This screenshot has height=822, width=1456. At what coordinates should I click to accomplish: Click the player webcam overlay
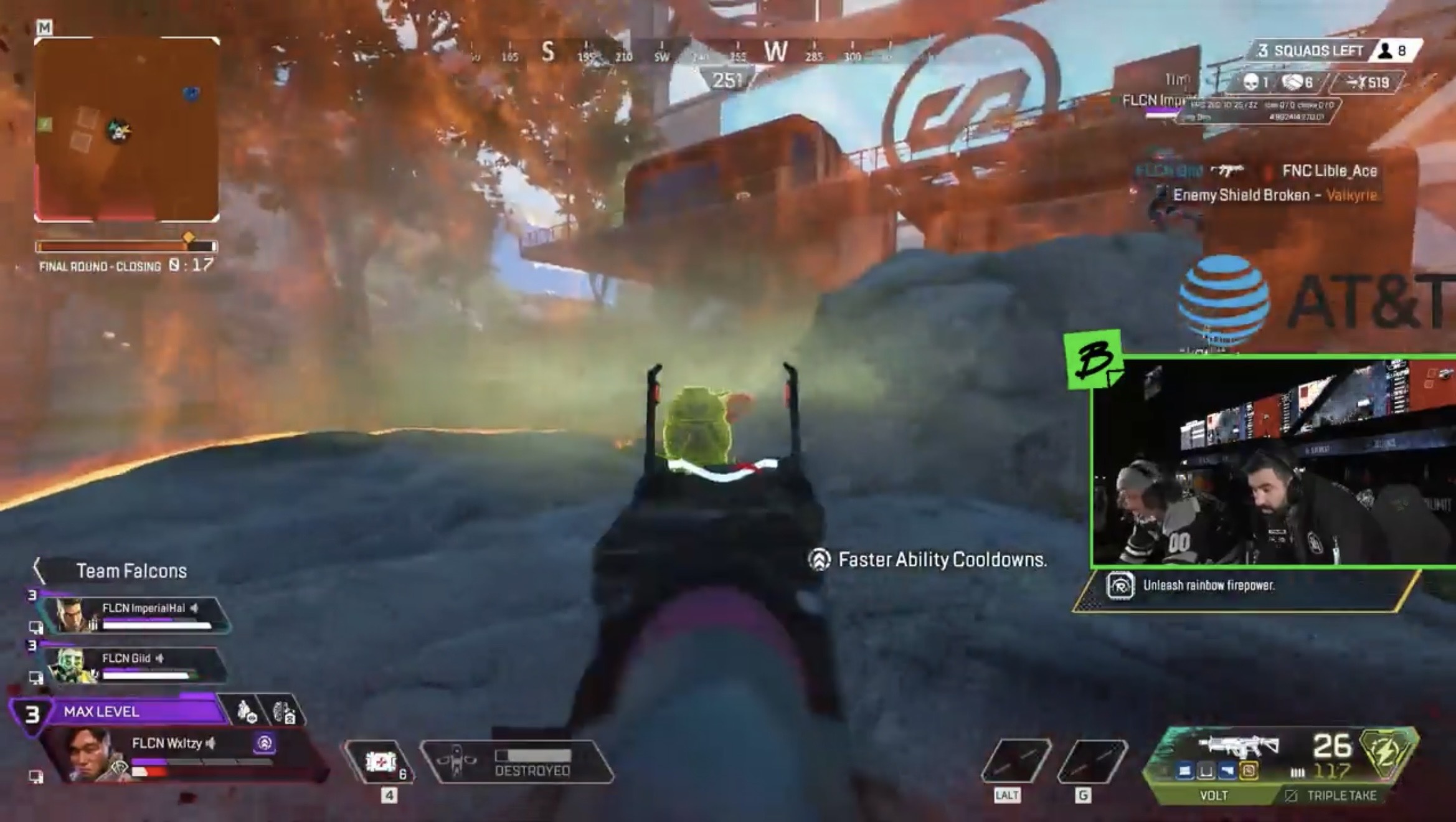[1273, 463]
